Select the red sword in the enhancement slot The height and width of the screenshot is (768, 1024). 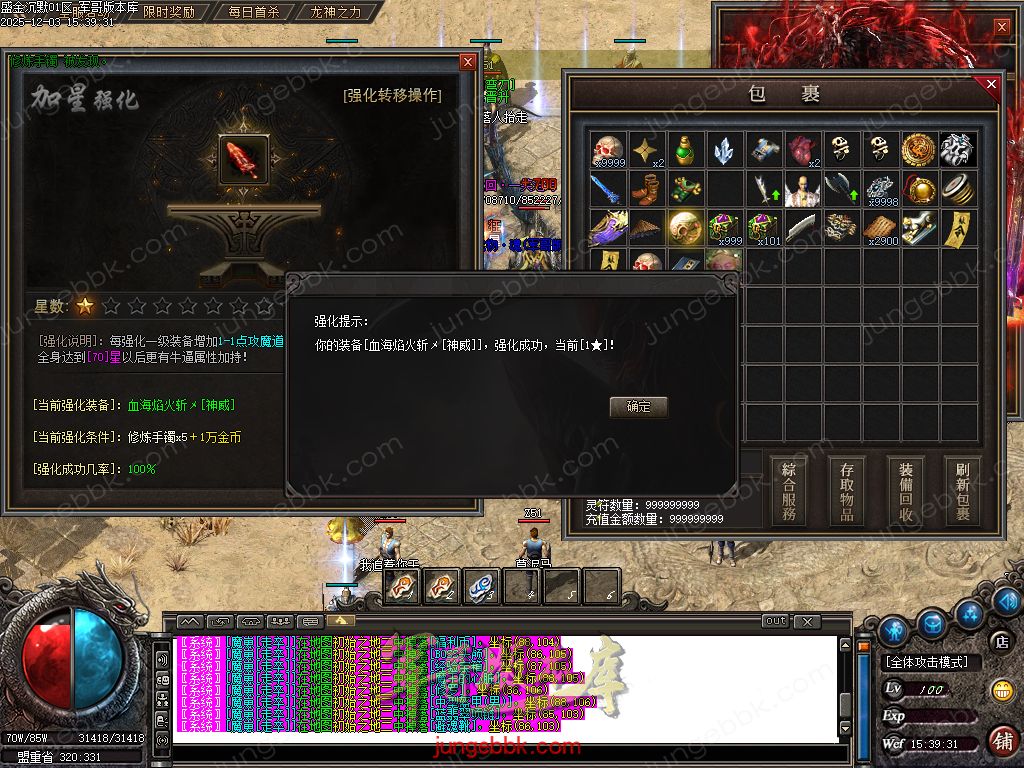pyautogui.click(x=241, y=159)
